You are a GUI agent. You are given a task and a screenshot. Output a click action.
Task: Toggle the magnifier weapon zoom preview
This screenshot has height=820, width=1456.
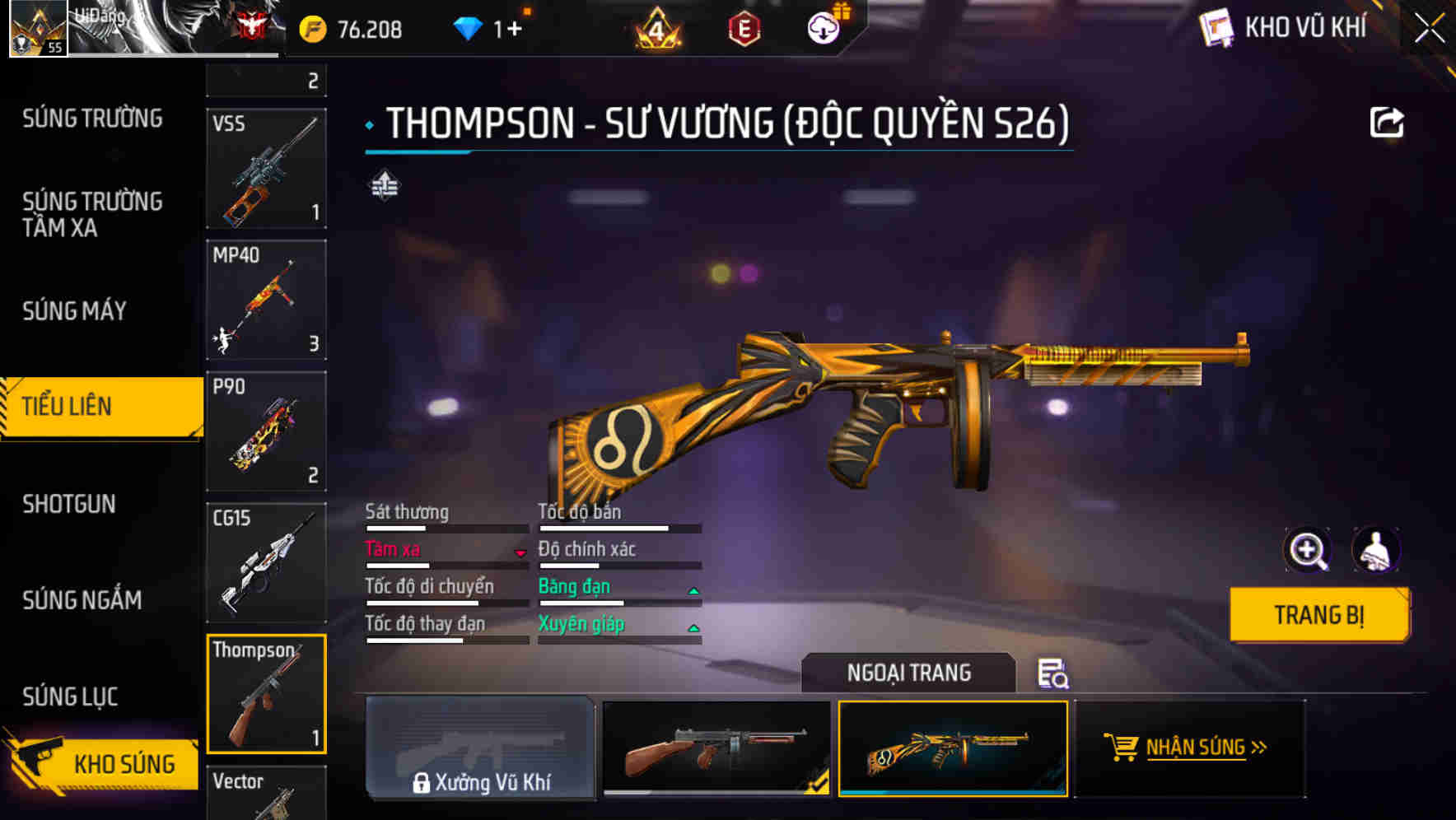(1308, 550)
